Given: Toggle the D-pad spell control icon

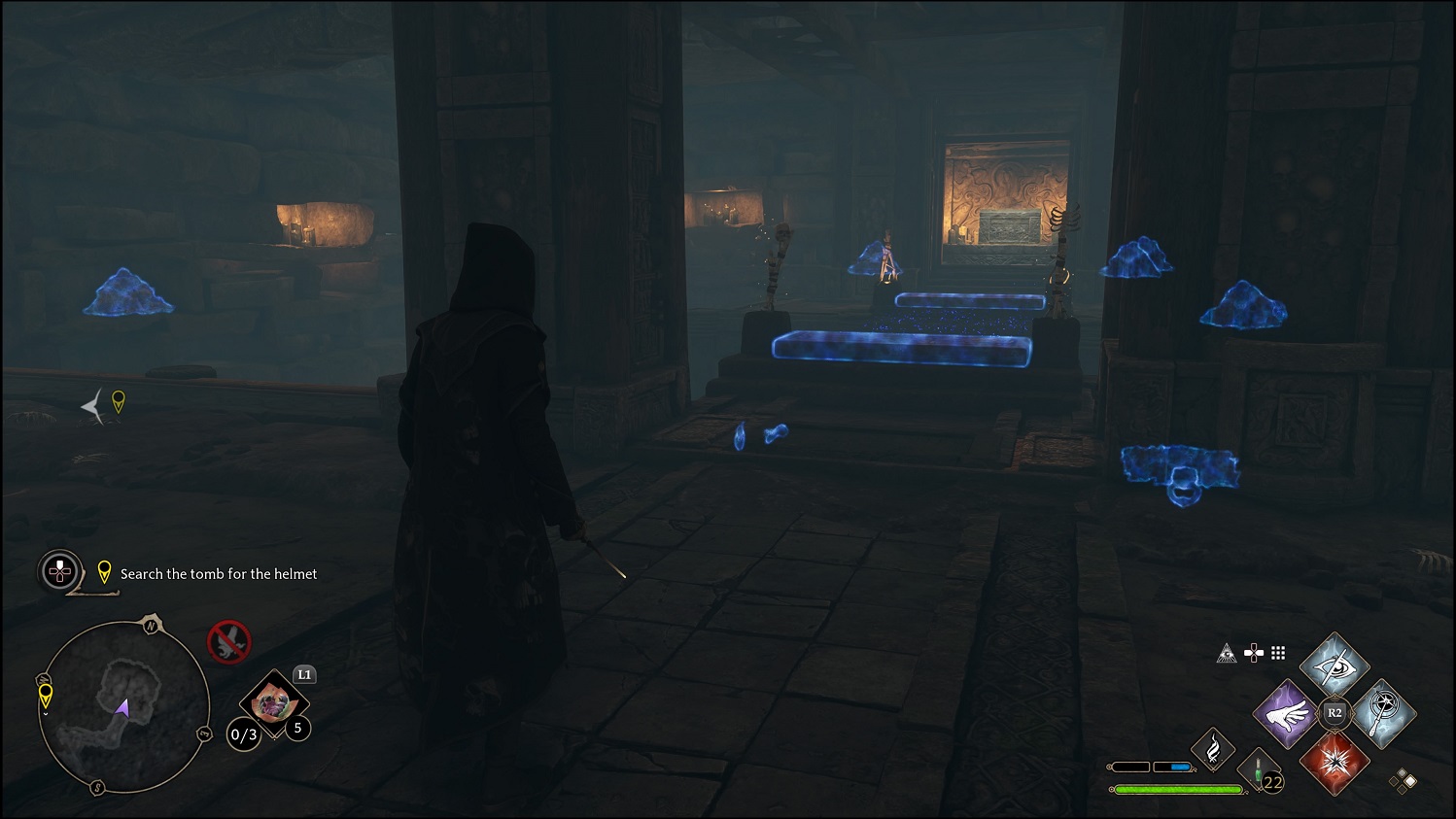Looking at the screenshot, I should [1254, 654].
